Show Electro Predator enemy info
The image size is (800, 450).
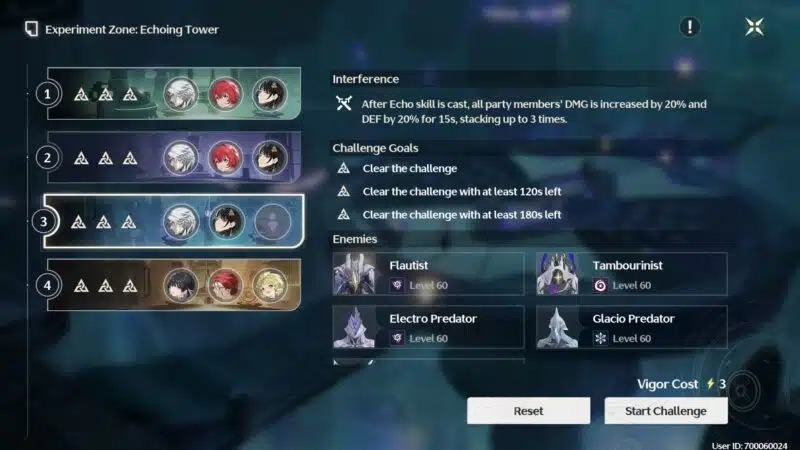[x=429, y=327]
